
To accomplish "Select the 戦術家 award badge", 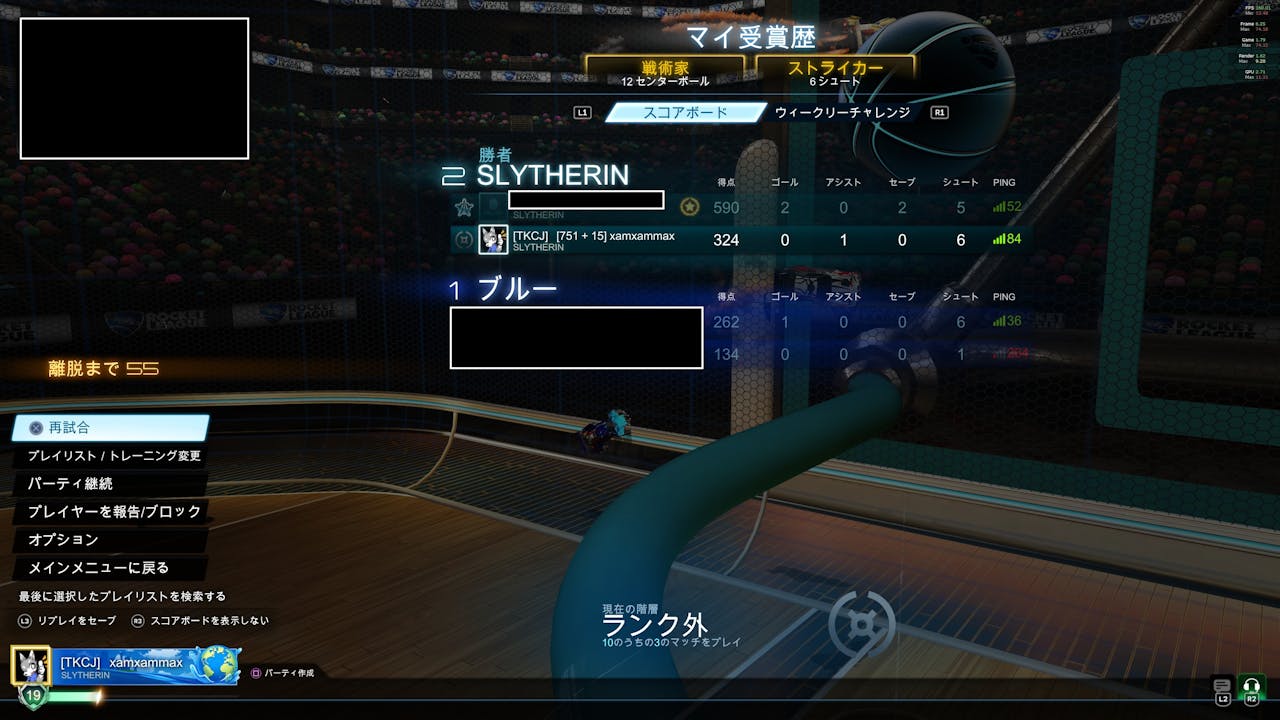I will pyautogui.click(x=665, y=71).
